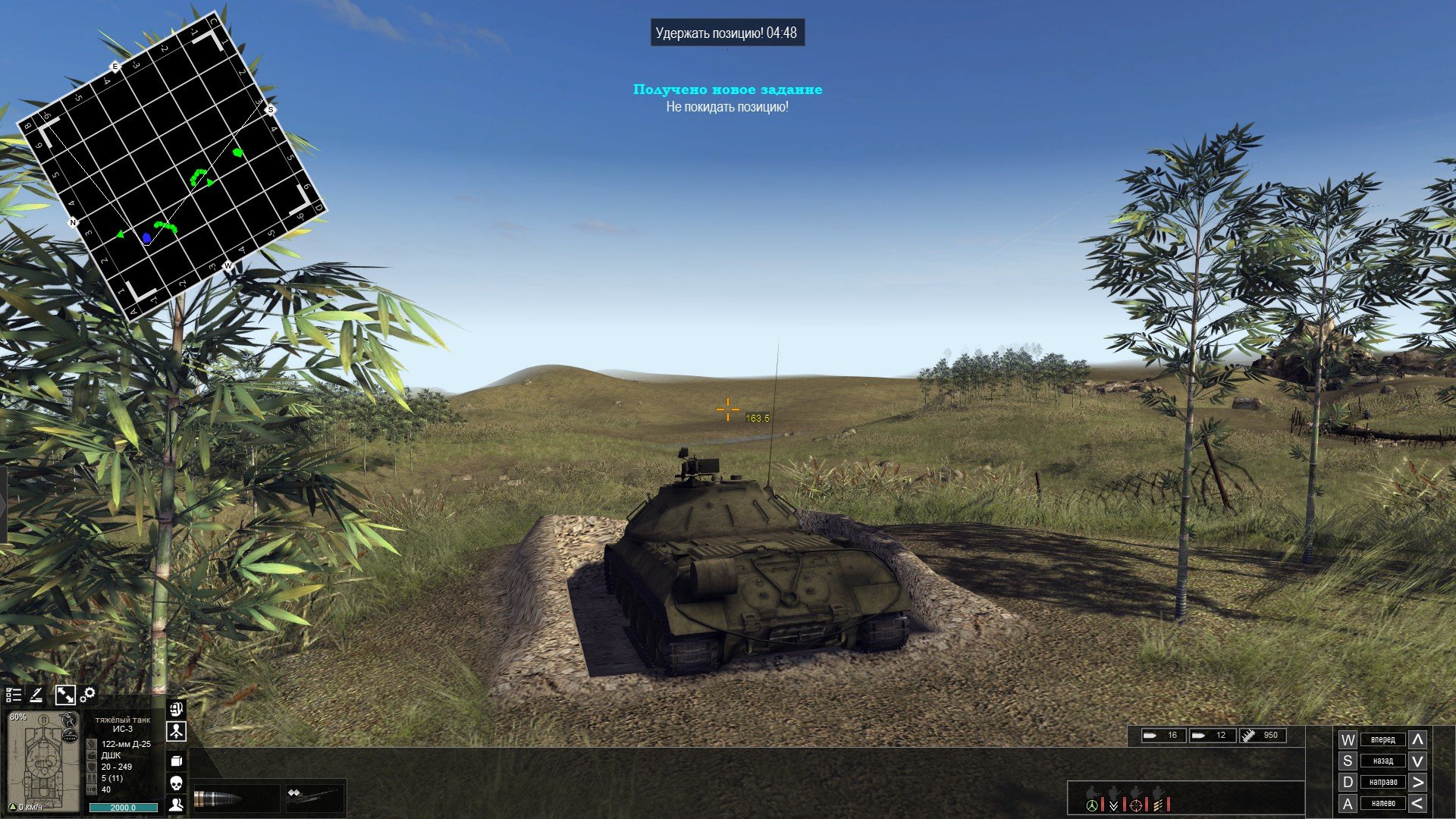Click the rotated tactical minimap
Viewport: 1456px width, 819px height.
tap(171, 165)
